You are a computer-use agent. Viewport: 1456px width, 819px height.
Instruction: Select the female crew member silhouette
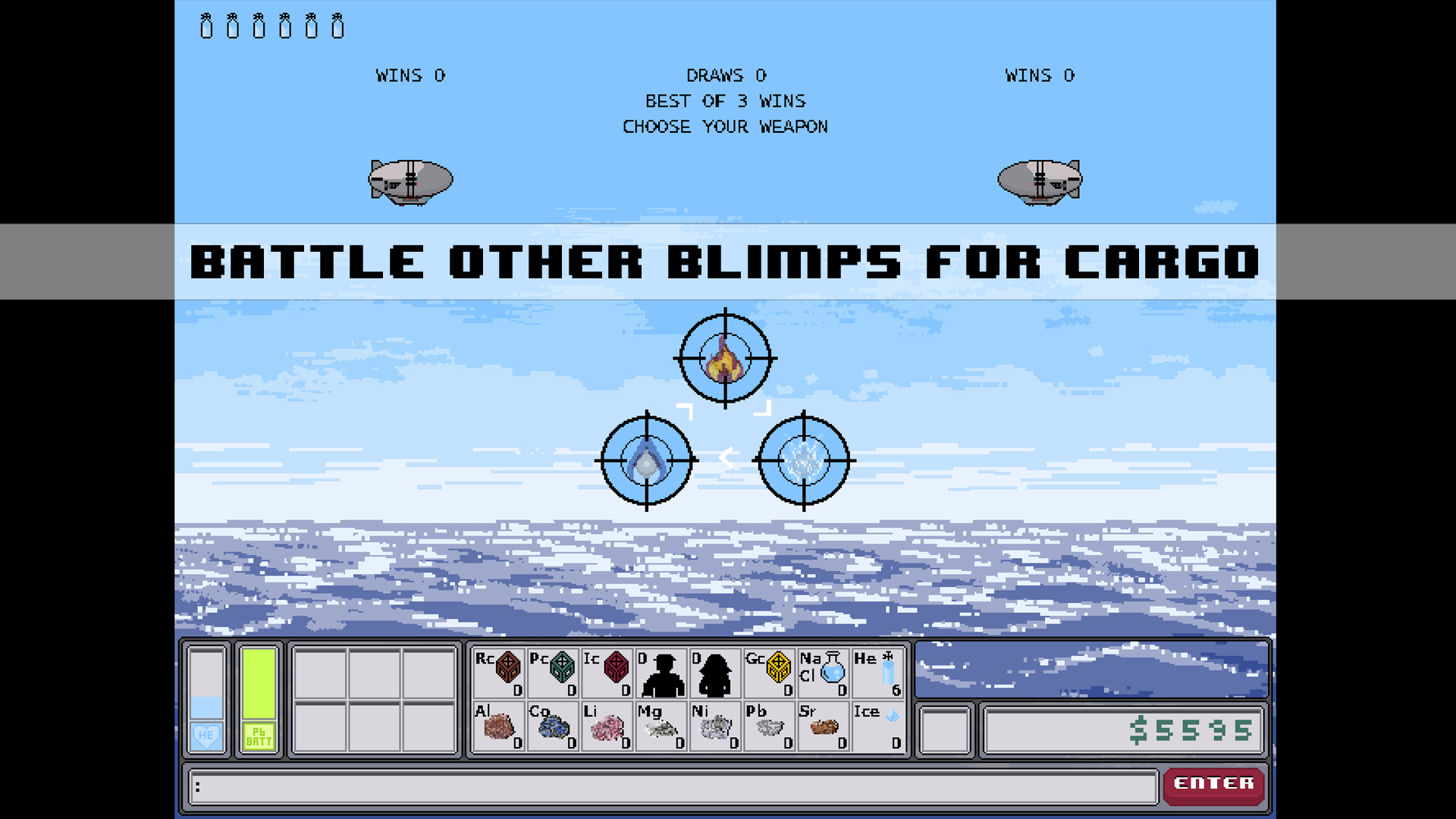[714, 672]
